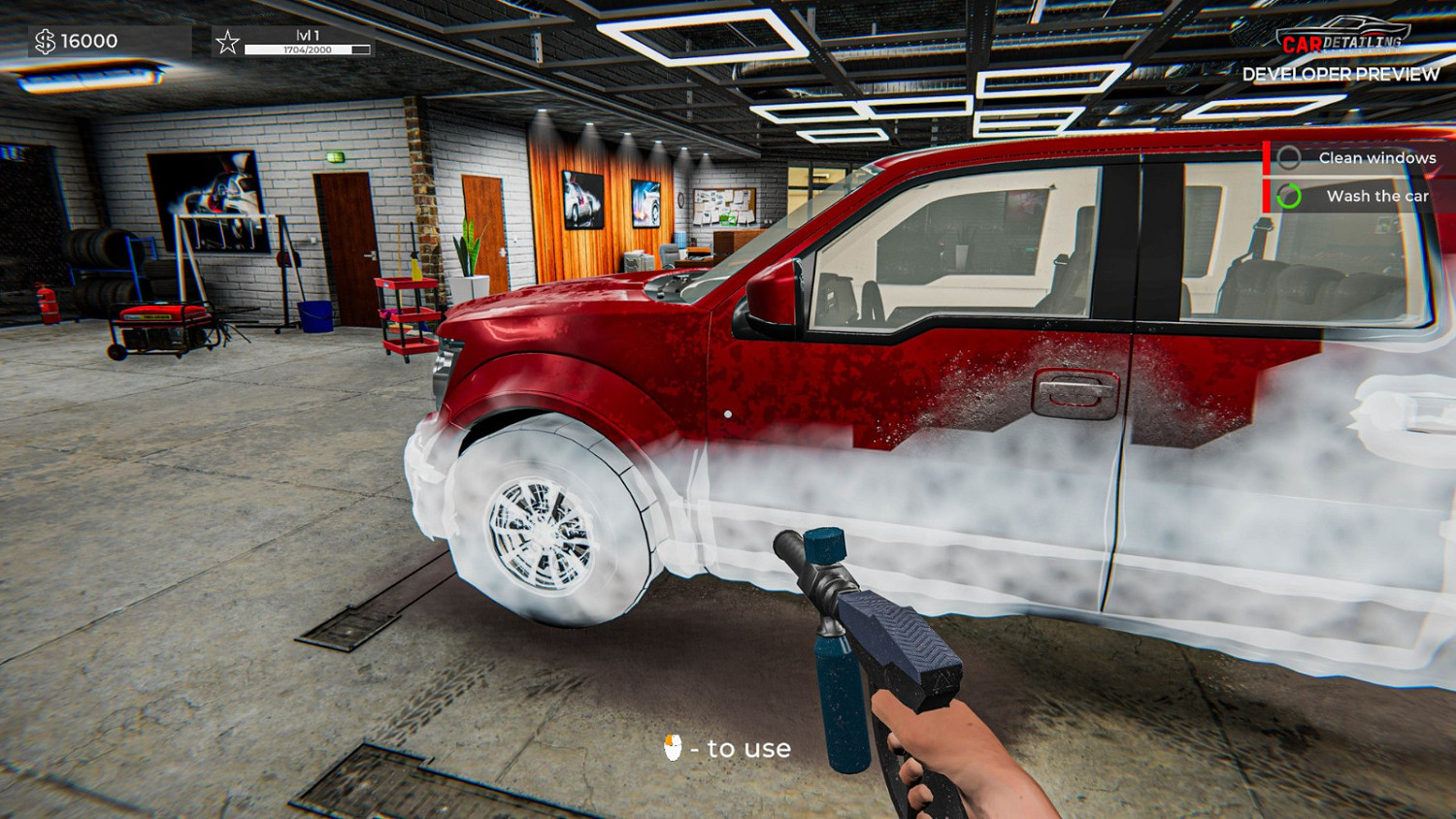The height and width of the screenshot is (819, 1456).
Task: Click the star level icon
Action: (x=228, y=41)
